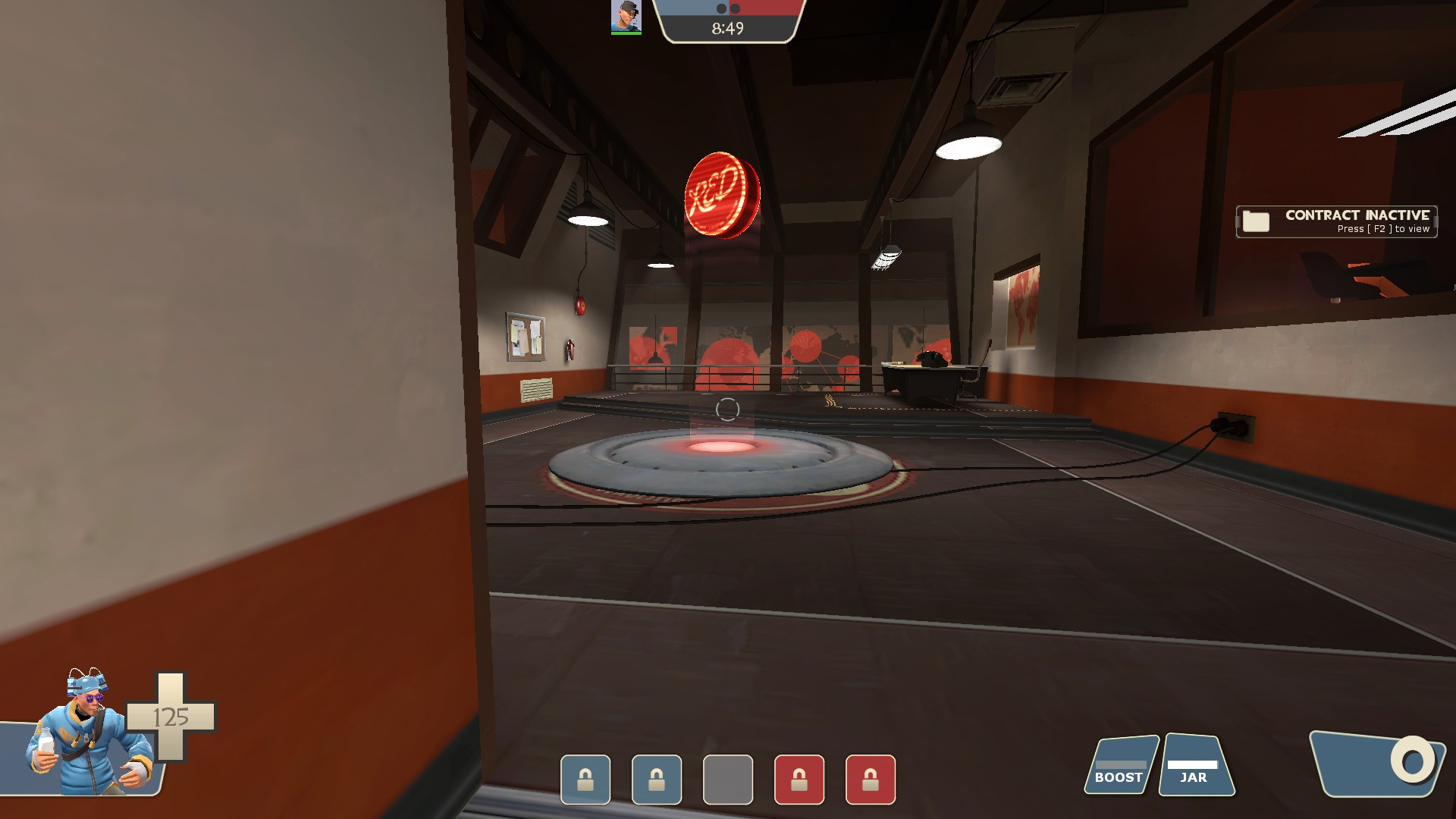The width and height of the screenshot is (1456, 819).
Task: Click the second blue padlock icon
Action: point(655,780)
